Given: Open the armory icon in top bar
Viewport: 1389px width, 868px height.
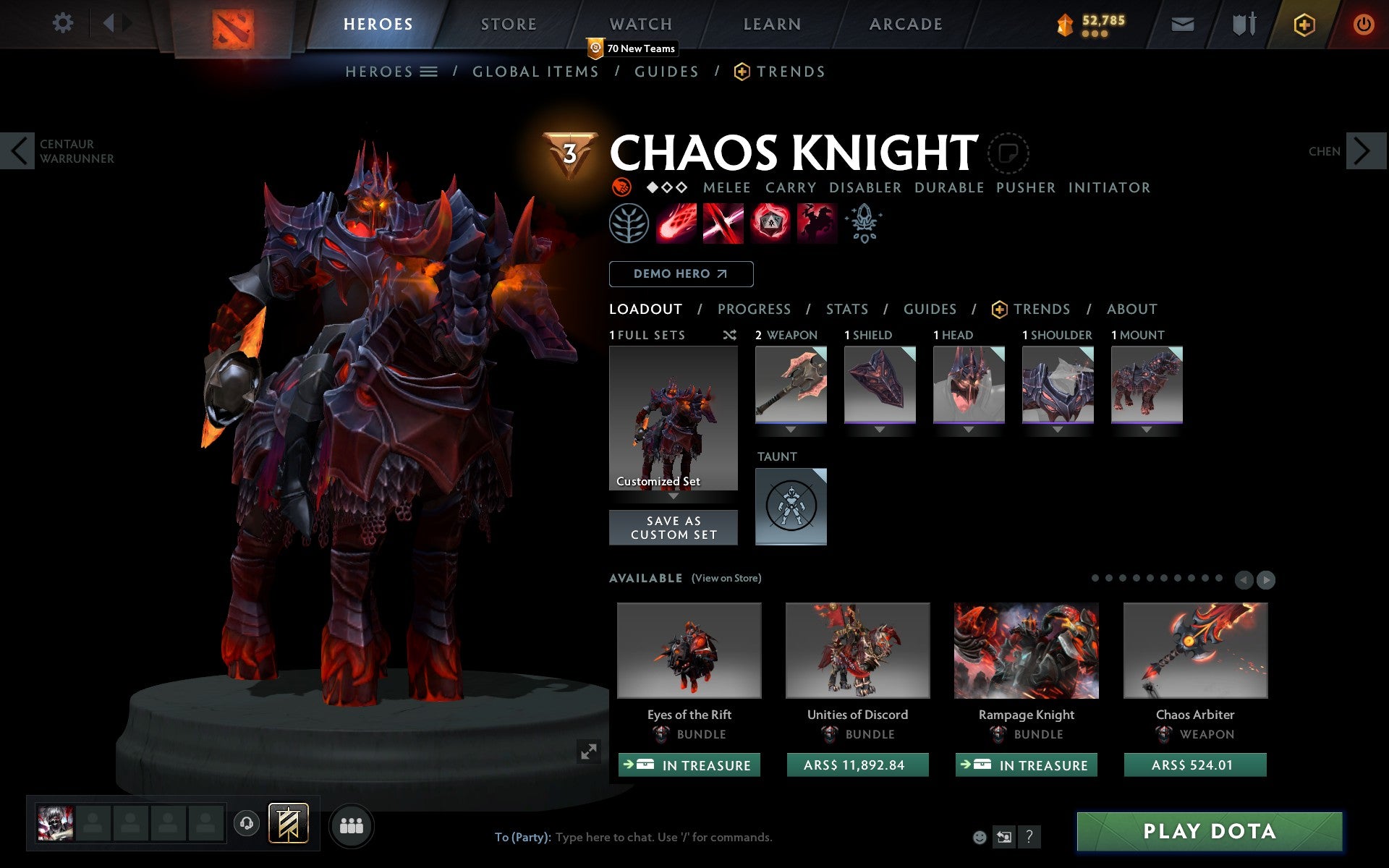Looking at the screenshot, I should (1243, 23).
